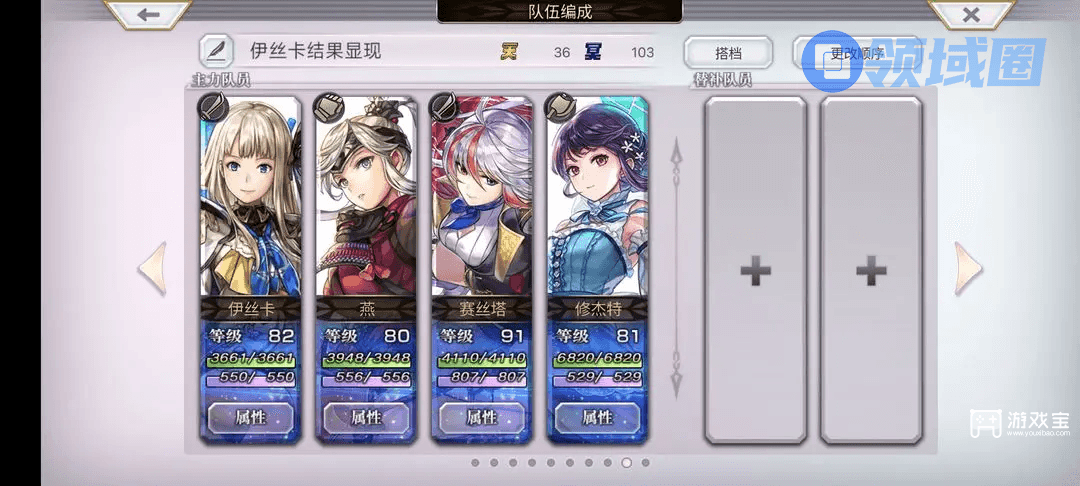This screenshot has height=486, width=1080.
Task: Show 属性 attributes for 燕
Action: pos(366,417)
